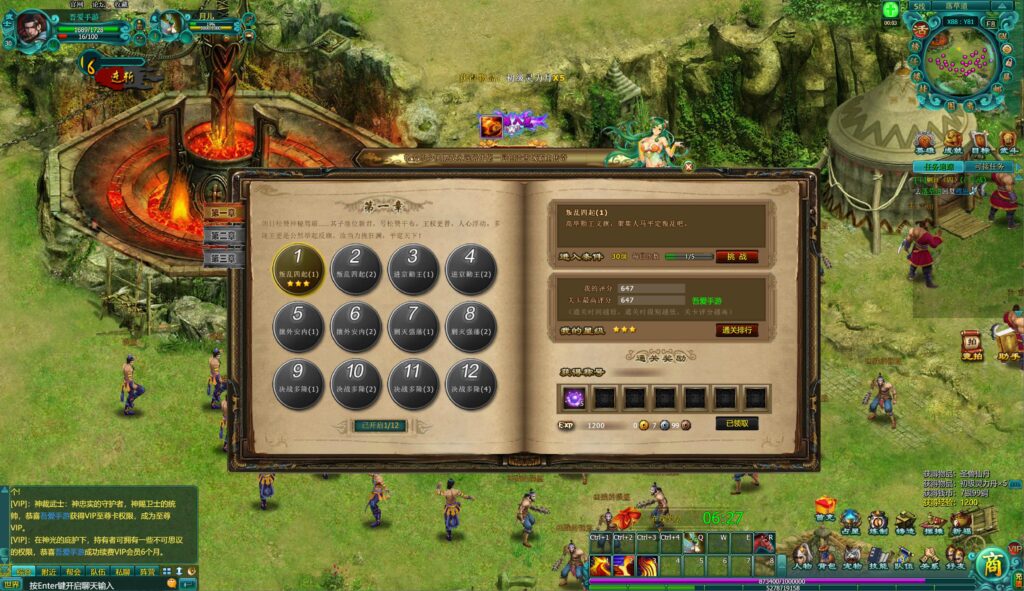Pick stage 12 决战多隆(4)
Screen dimensions: 1024x591
(x=469, y=381)
